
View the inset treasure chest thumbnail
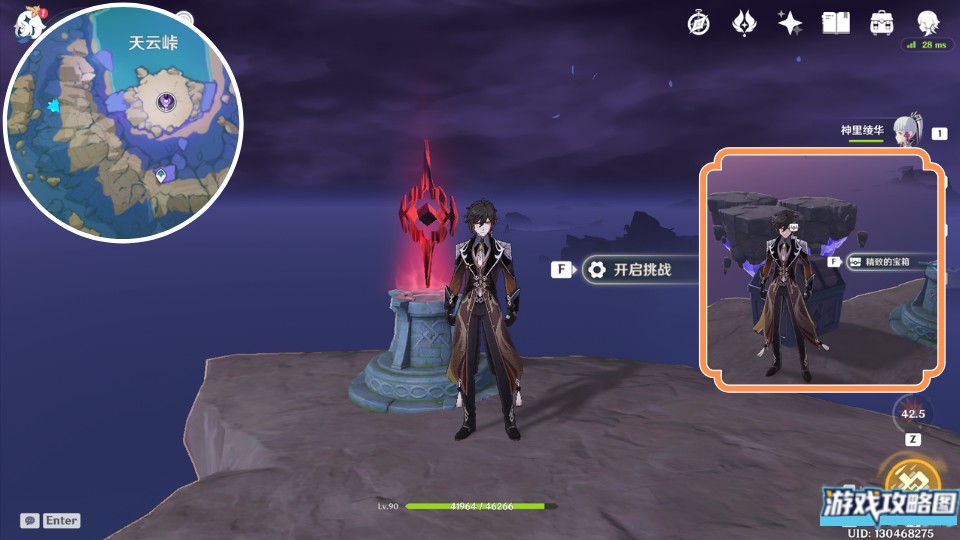pyautogui.click(x=822, y=268)
